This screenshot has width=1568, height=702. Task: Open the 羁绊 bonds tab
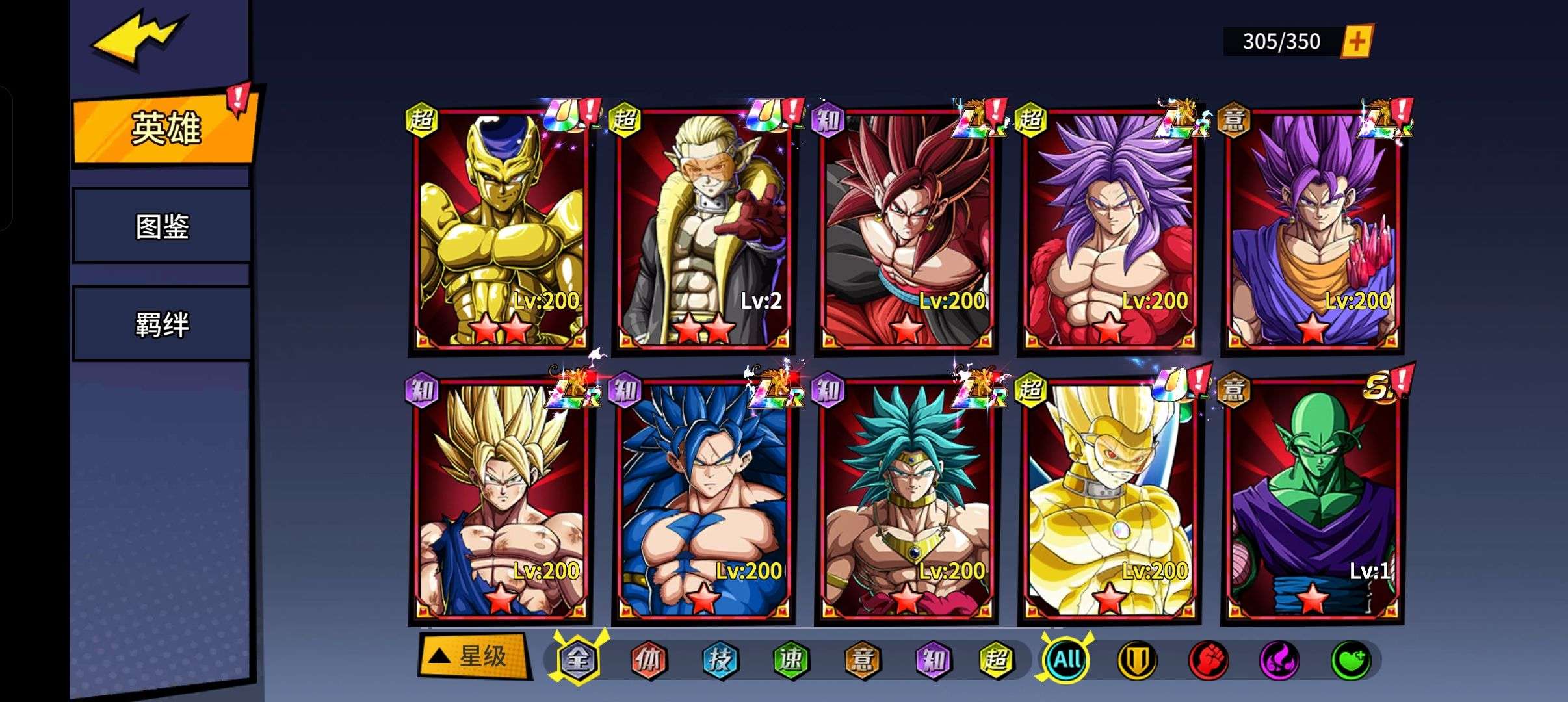pyautogui.click(x=162, y=324)
